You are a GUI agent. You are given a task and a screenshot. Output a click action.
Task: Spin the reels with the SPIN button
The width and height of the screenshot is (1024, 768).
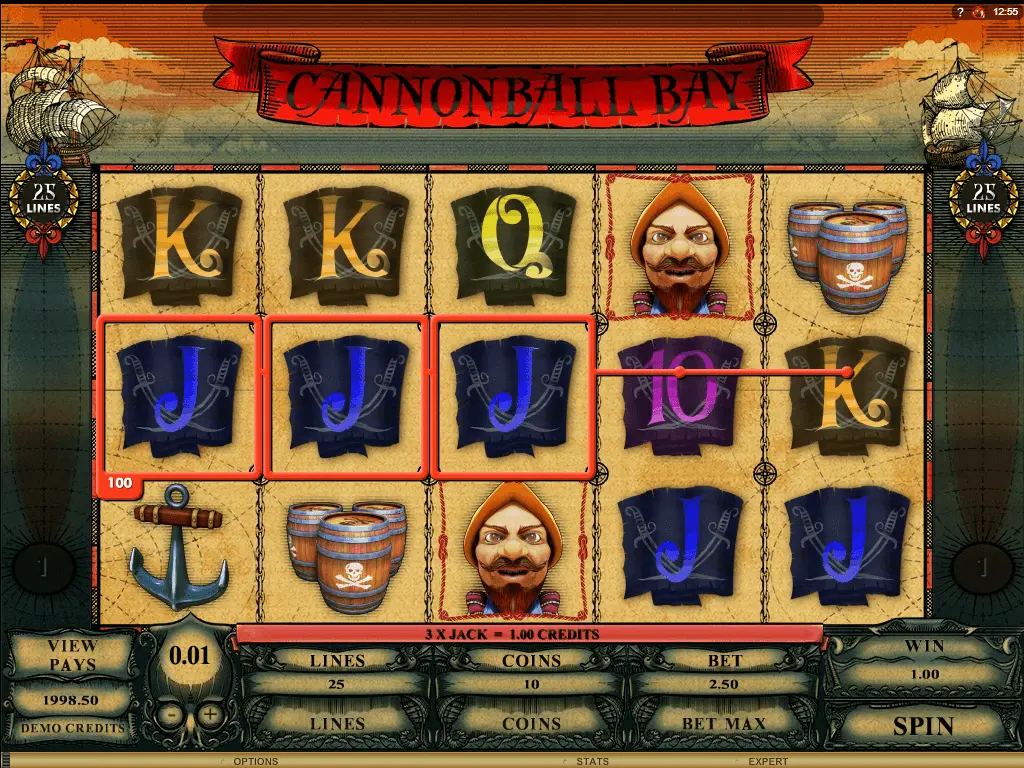pos(923,724)
